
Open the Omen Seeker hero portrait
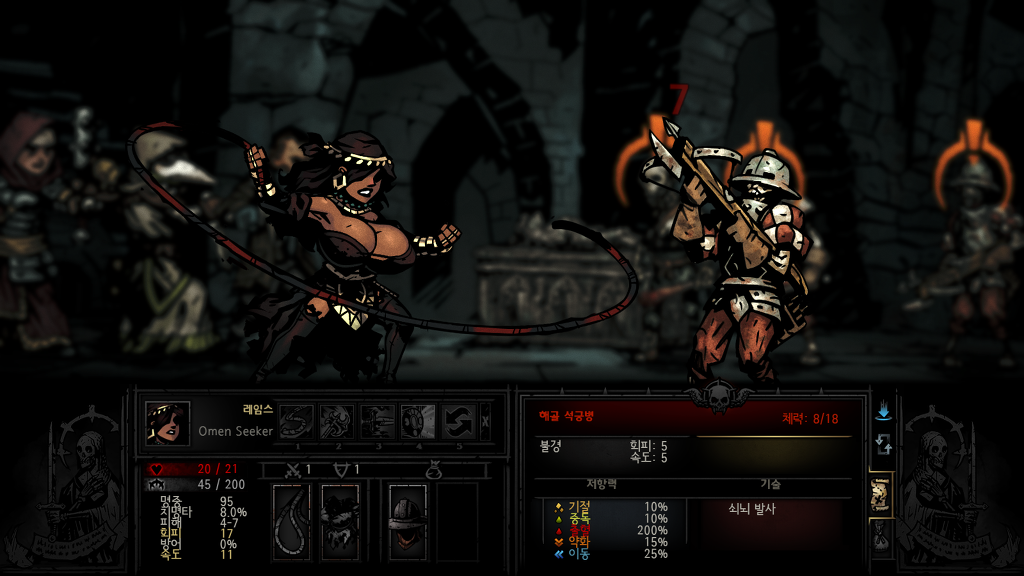(168, 423)
